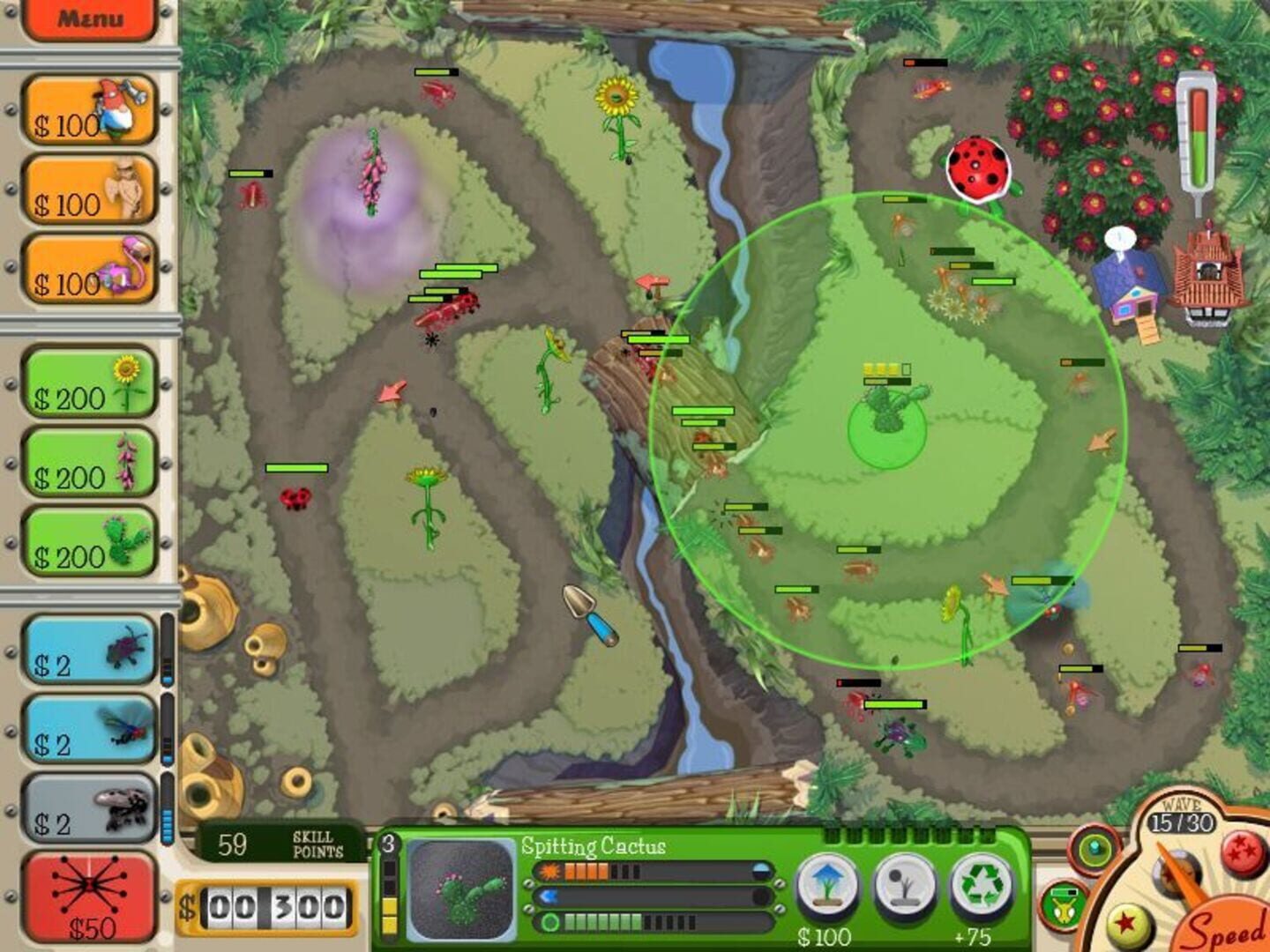
Task: Select the $2 dragonfly bait
Action: pyautogui.click(x=88, y=727)
